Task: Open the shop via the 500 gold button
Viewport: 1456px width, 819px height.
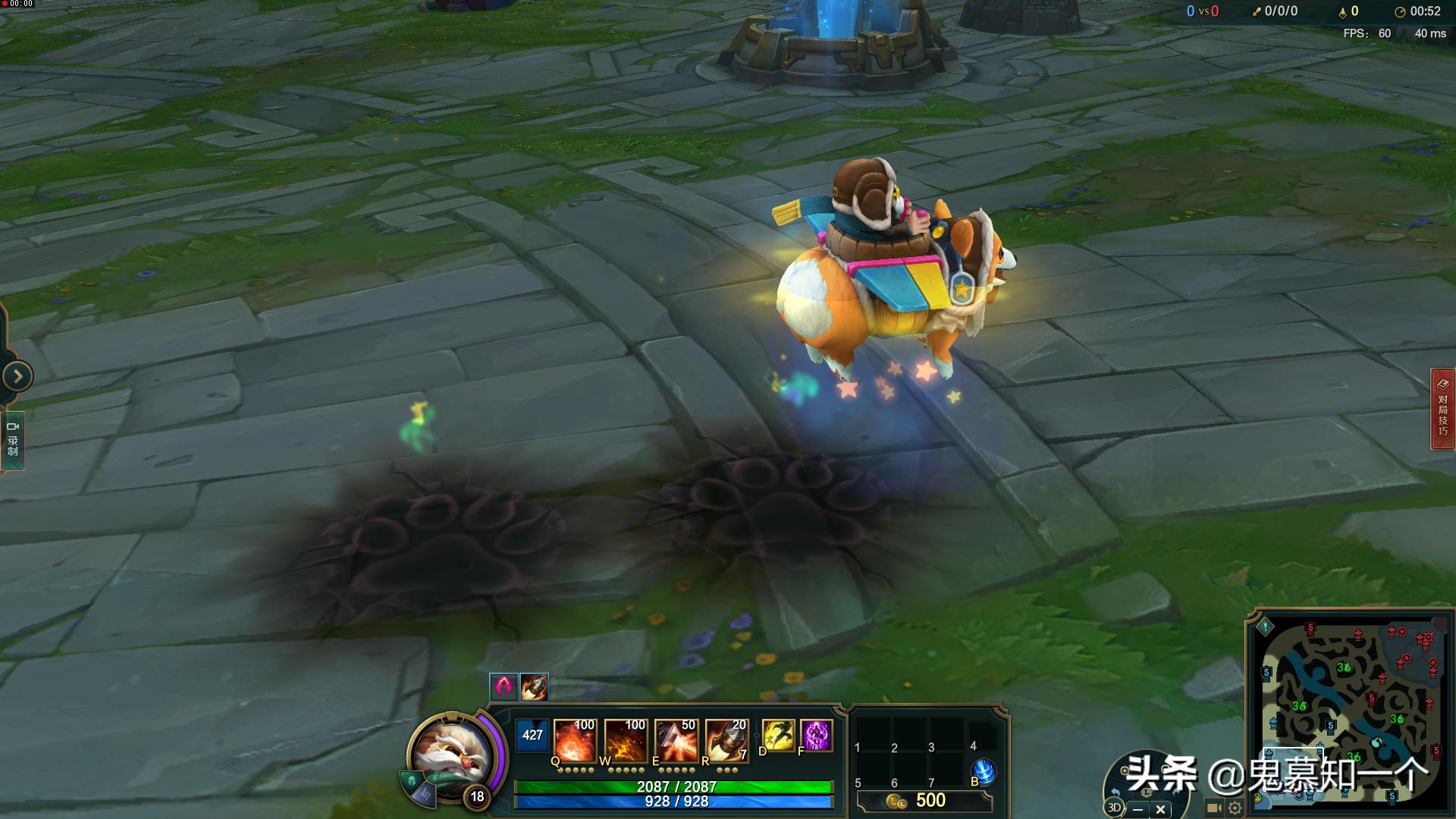Action: point(925,801)
